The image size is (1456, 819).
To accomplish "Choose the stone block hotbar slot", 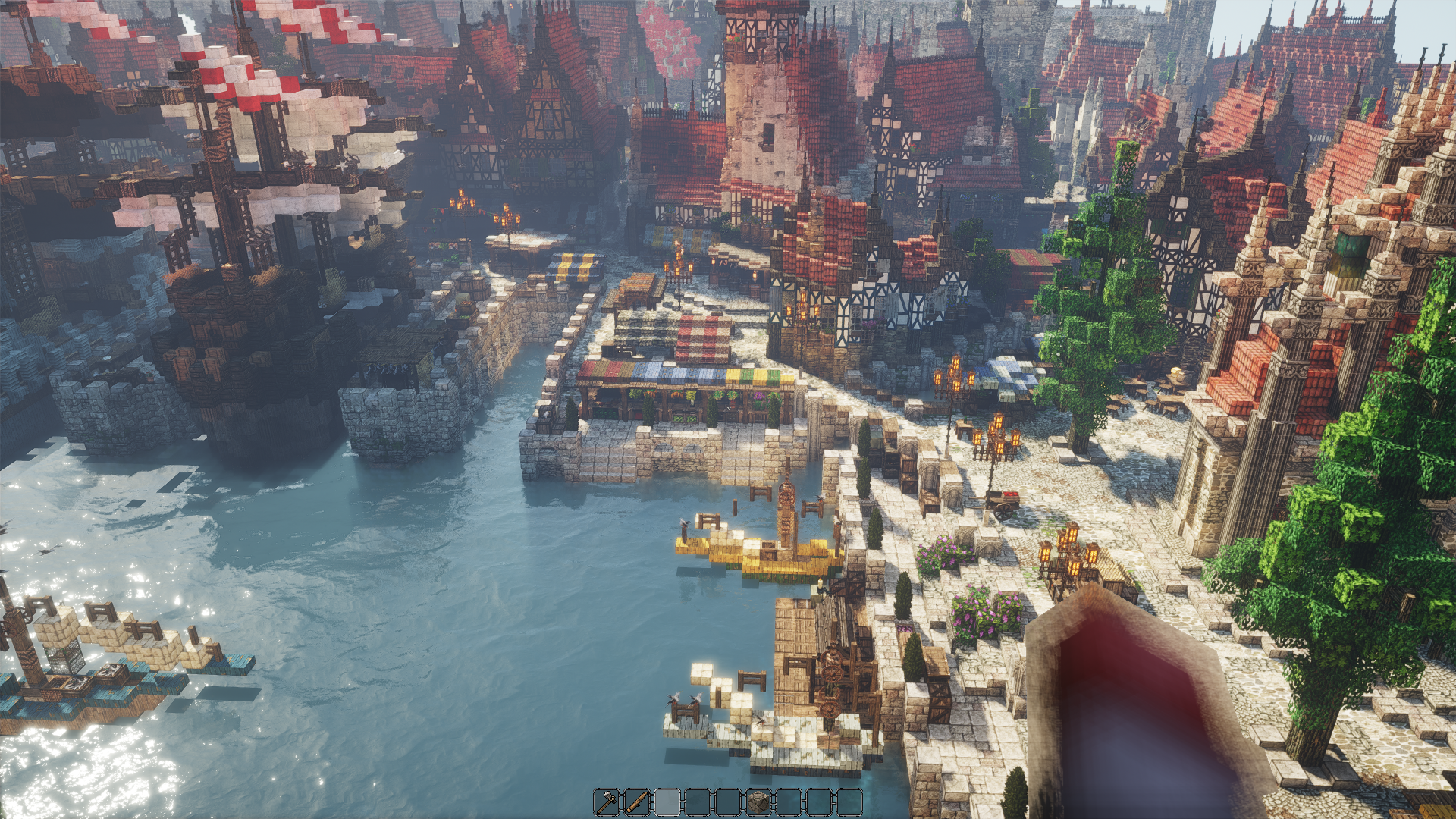I will [x=758, y=802].
